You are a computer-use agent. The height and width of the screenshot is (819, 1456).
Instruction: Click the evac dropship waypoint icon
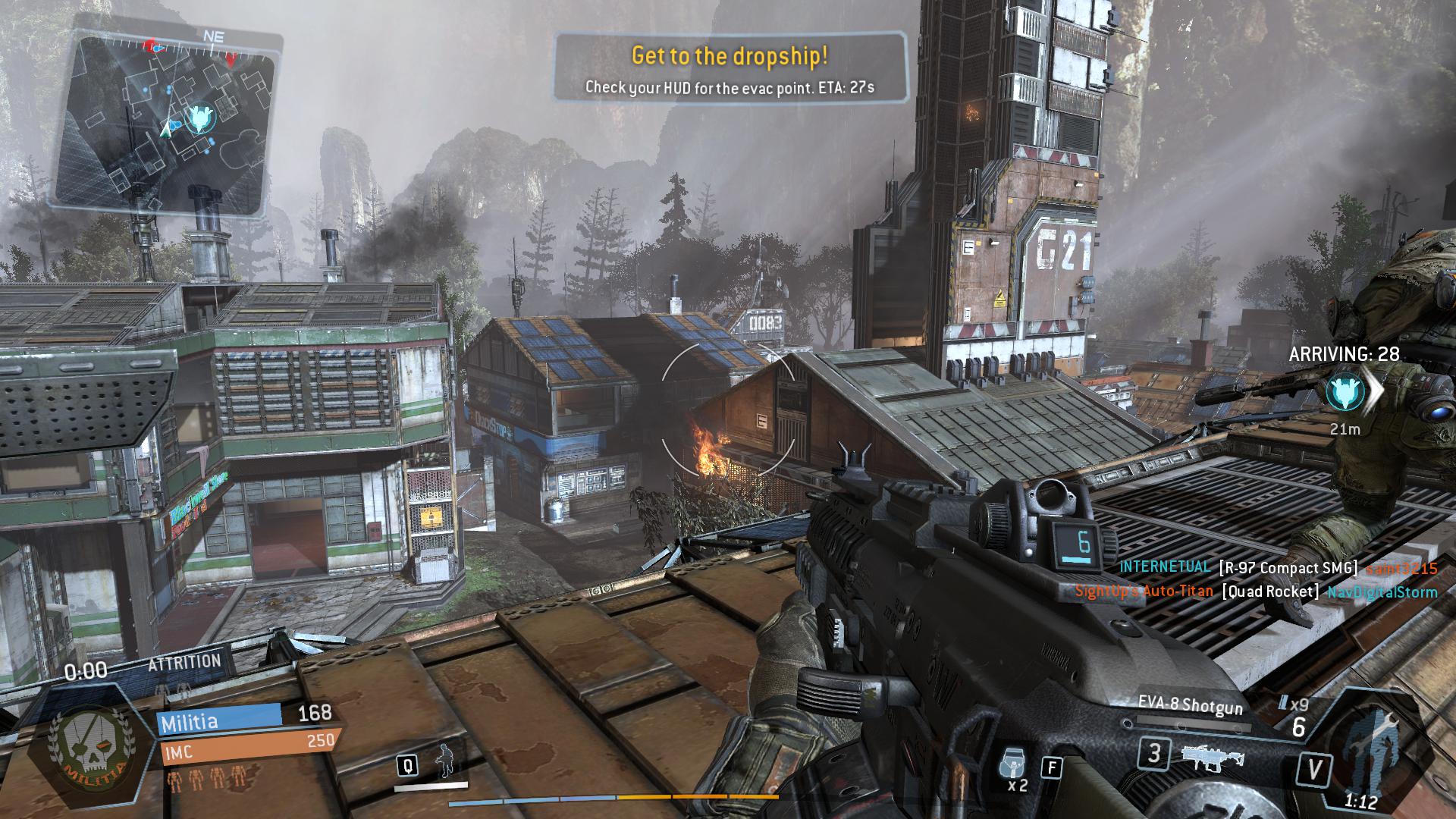1345,392
